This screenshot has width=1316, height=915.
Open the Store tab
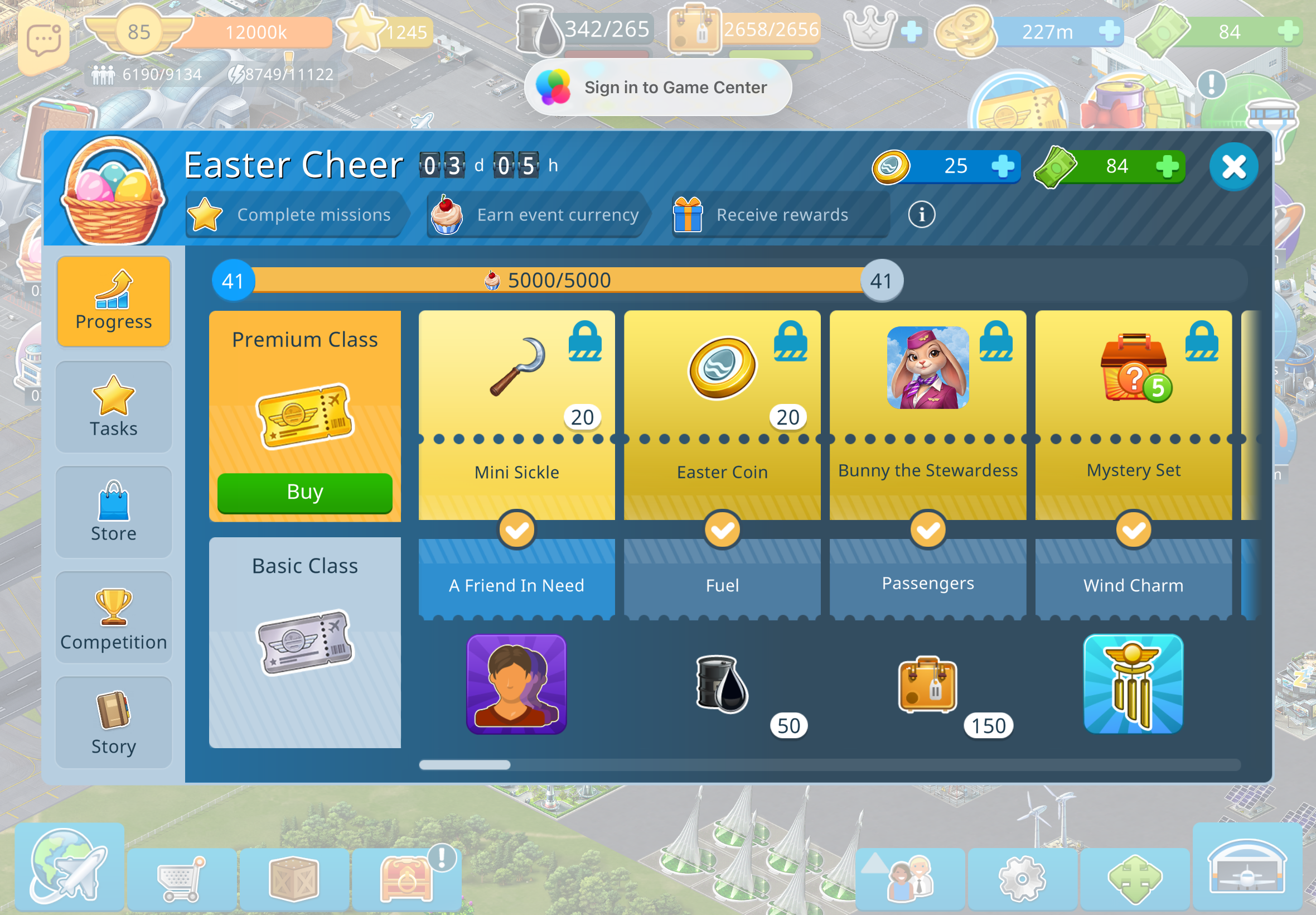tap(113, 512)
